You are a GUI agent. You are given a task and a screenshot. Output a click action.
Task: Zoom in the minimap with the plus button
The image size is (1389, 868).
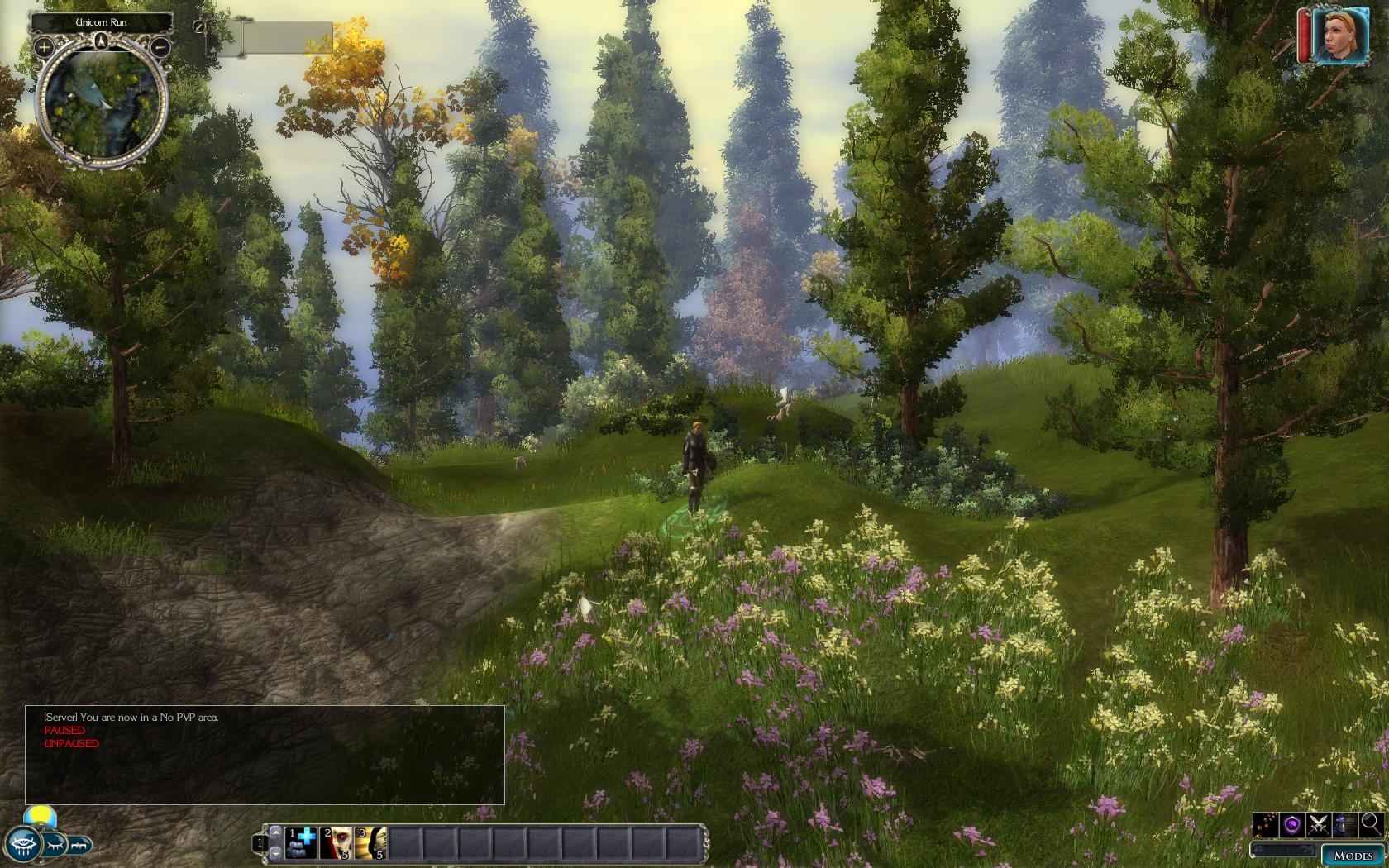(43, 48)
